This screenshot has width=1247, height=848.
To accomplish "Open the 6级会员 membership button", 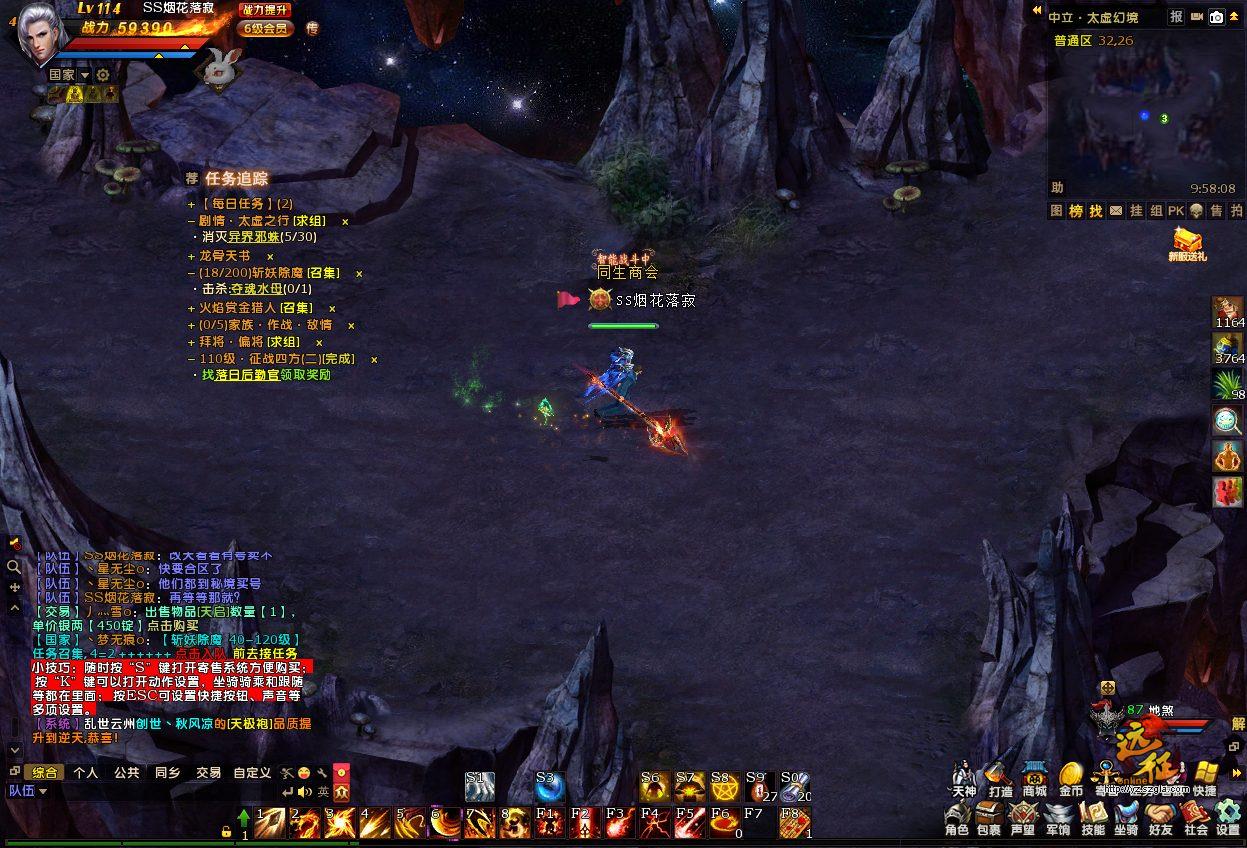I will [x=265, y=28].
